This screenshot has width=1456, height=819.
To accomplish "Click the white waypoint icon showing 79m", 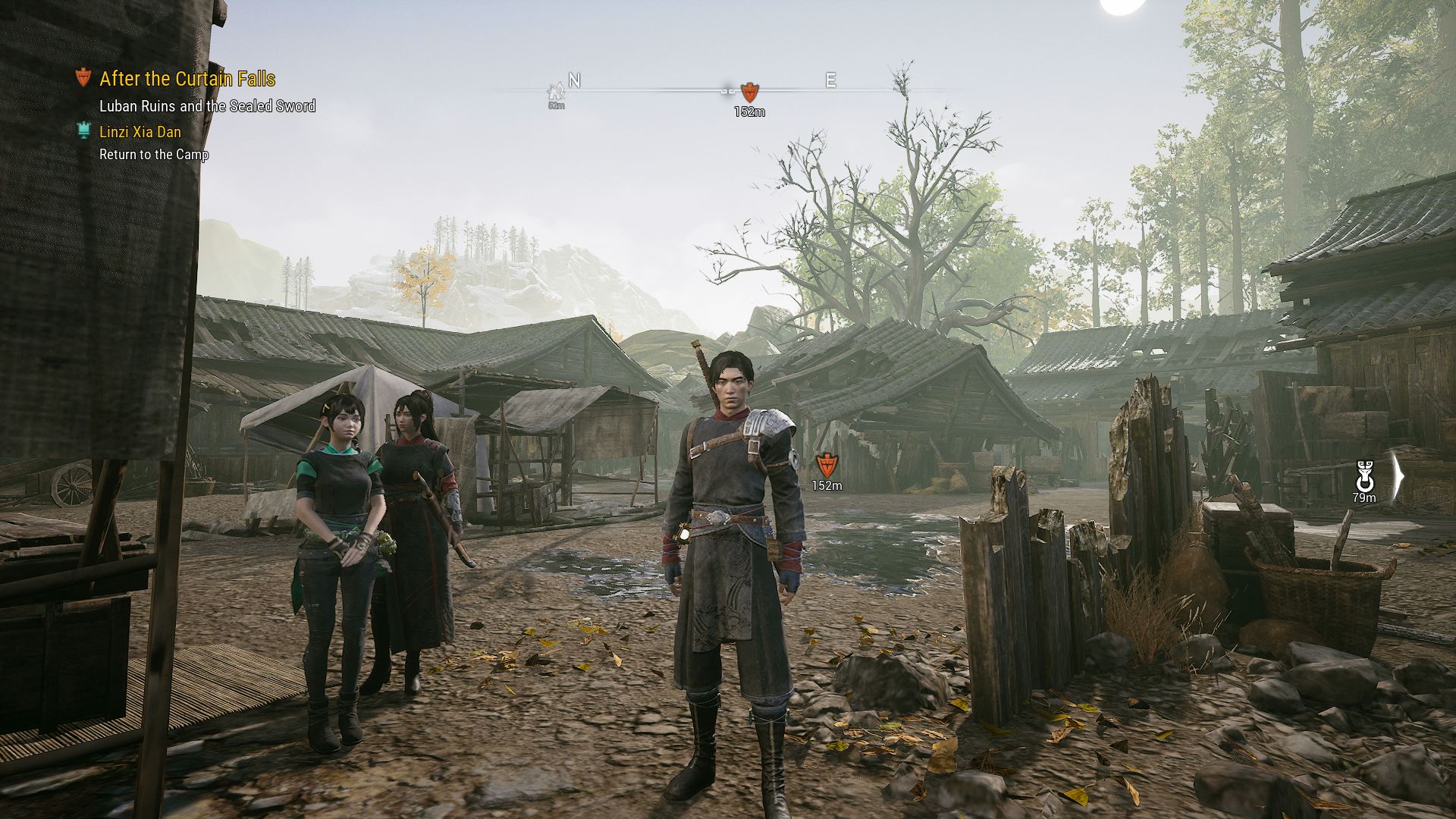I will tap(1364, 476).
